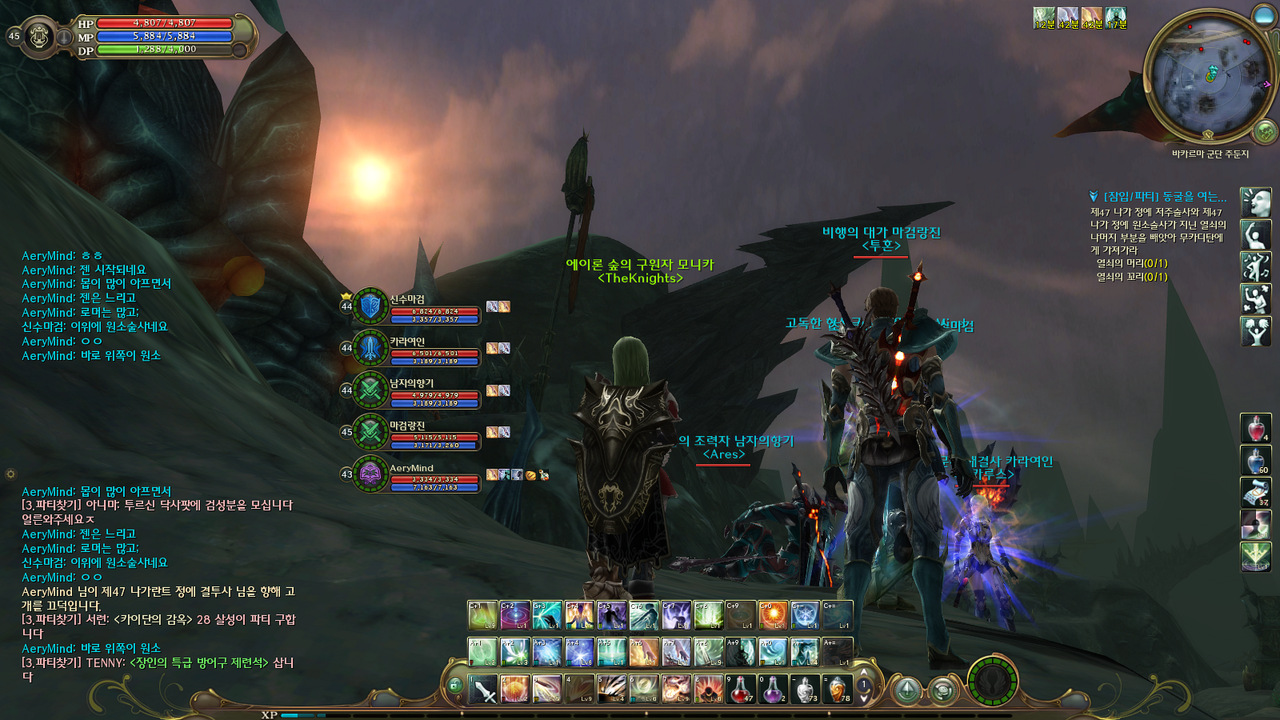This screenshot has width=1280, height=720.
Task: Use the red potion with 47 charges
Action: 741,688
